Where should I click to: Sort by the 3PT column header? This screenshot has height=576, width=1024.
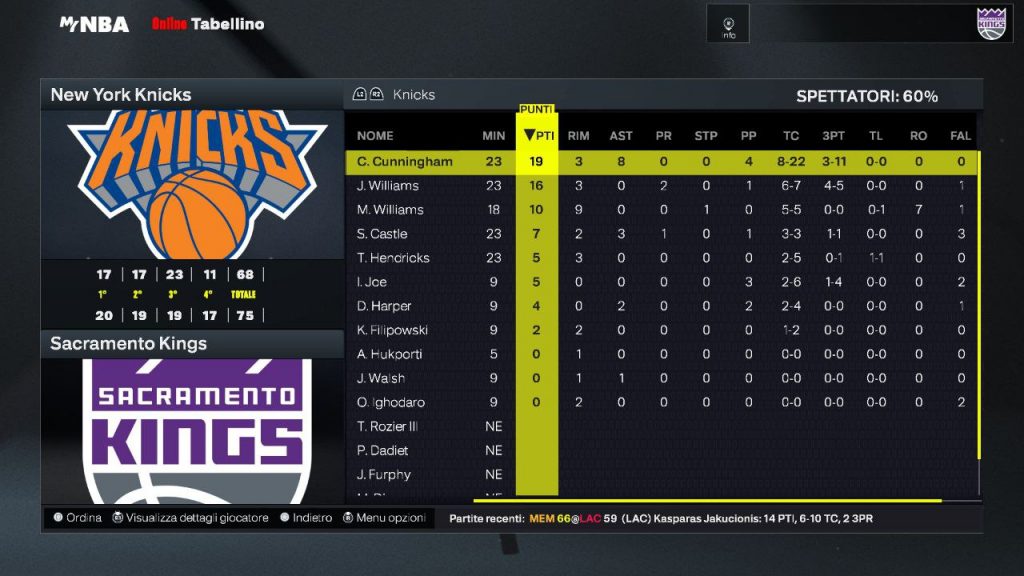[834, 136]
